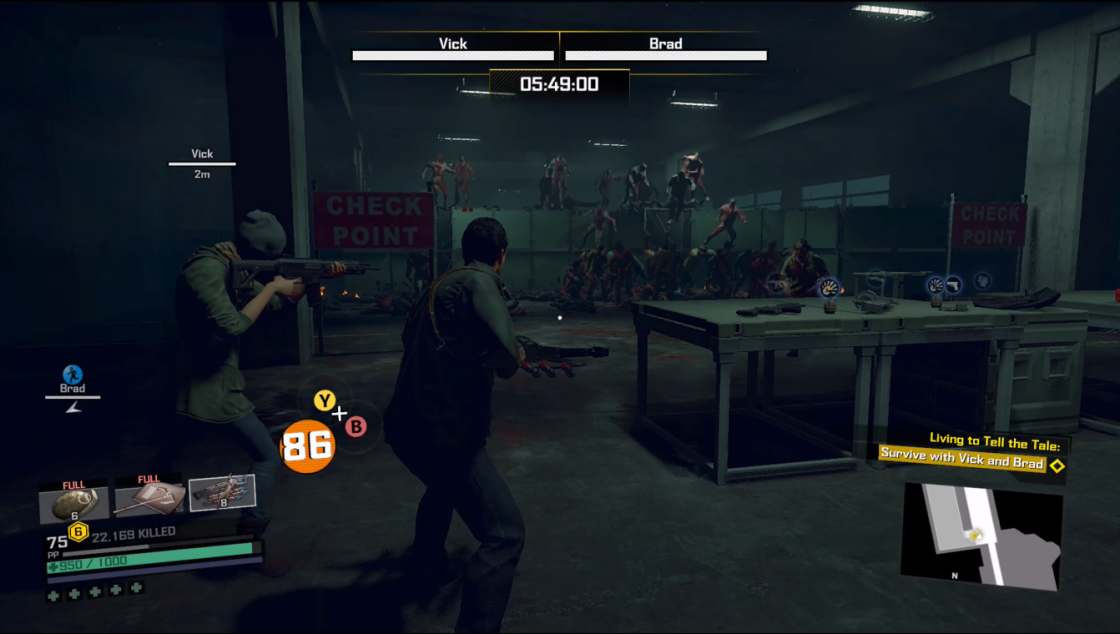Choose the shovel weapon inventory slot
Viewport: 1120px width, 634px height.
pyautogui.click(x=148, y=499)
